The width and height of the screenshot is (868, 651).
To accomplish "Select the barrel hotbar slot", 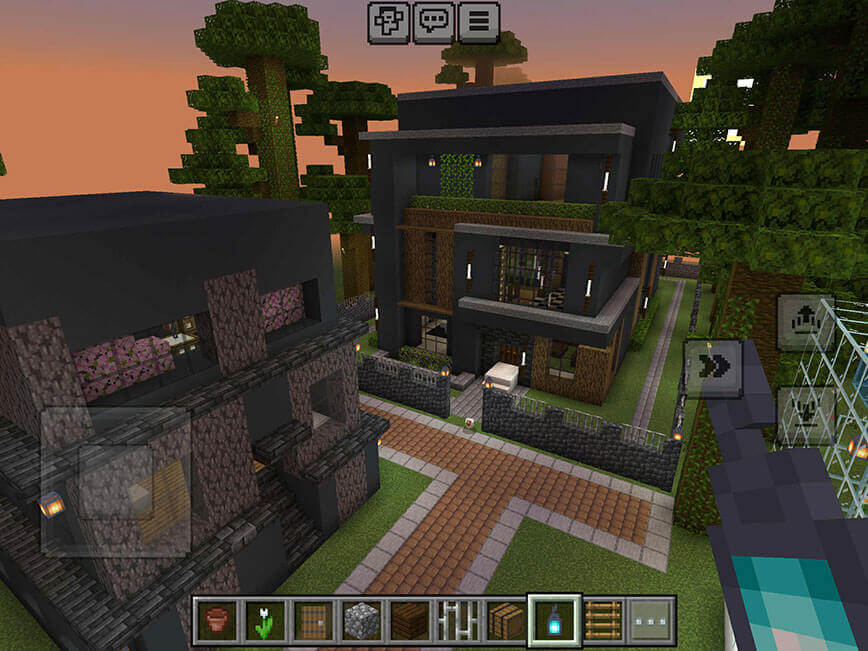I will [x=506, y=620].
